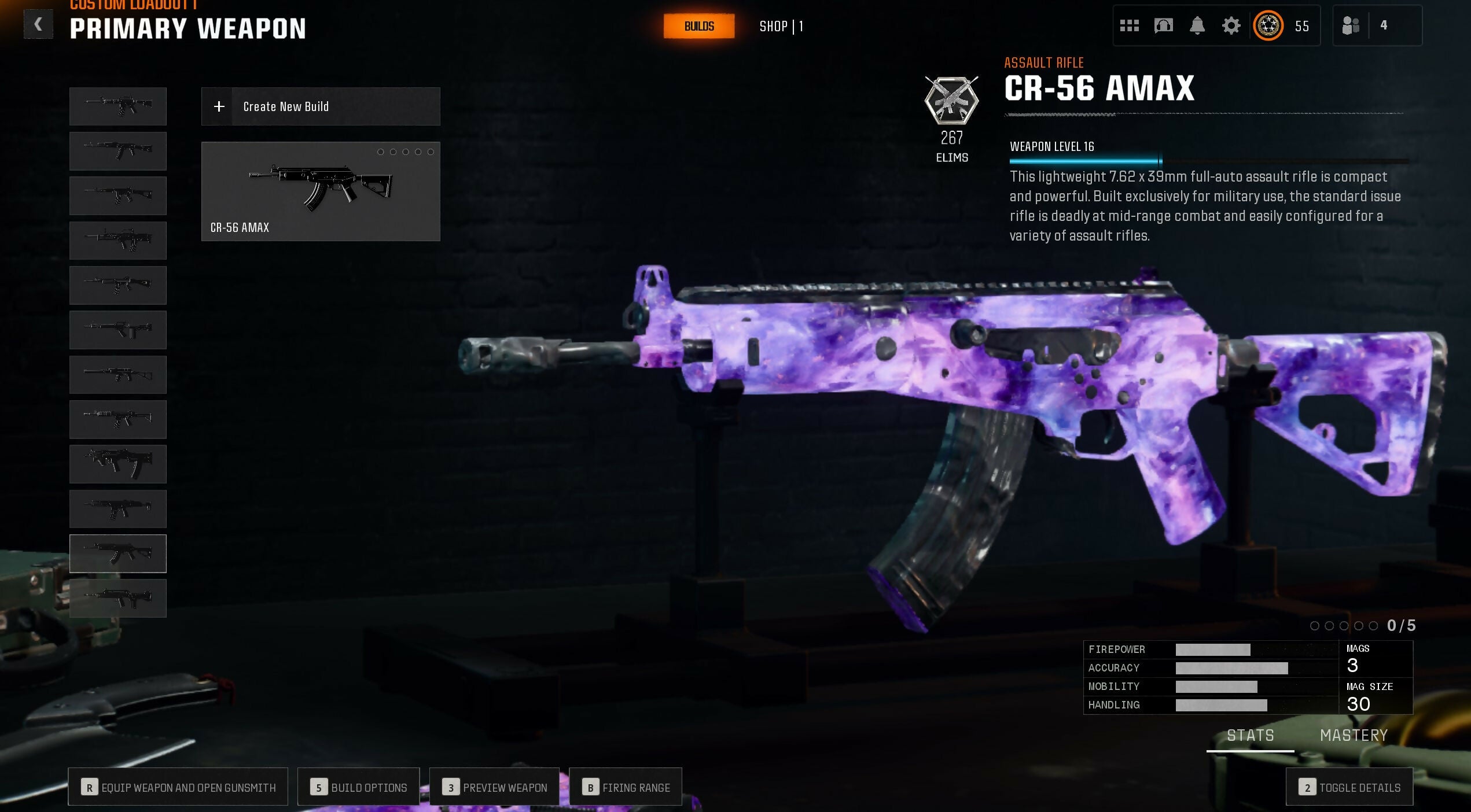
Task: Switch to the Mastery tab
Action: 1354,735
